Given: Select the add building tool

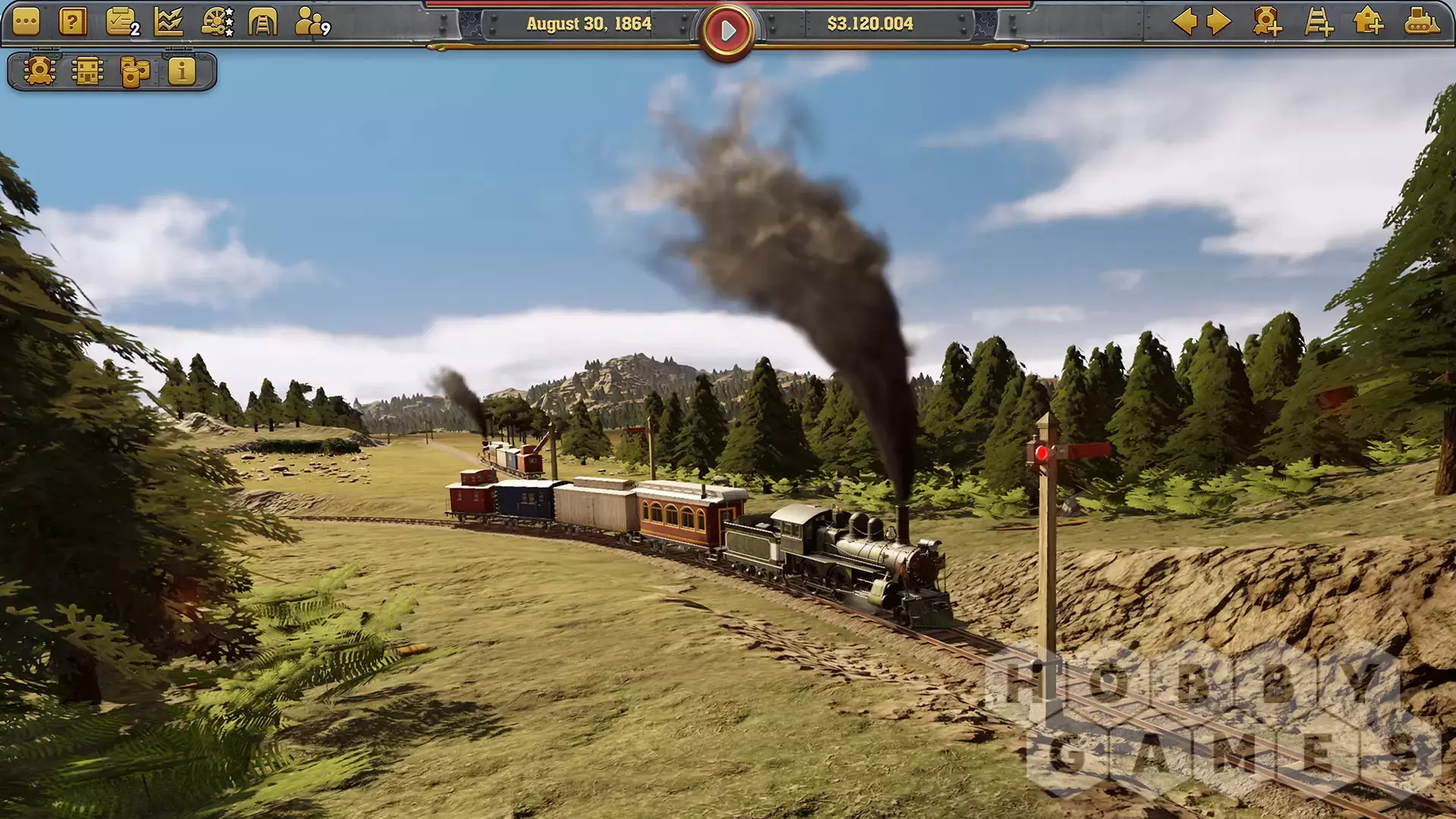Looking at the screenshot, I should (1369, 22).
